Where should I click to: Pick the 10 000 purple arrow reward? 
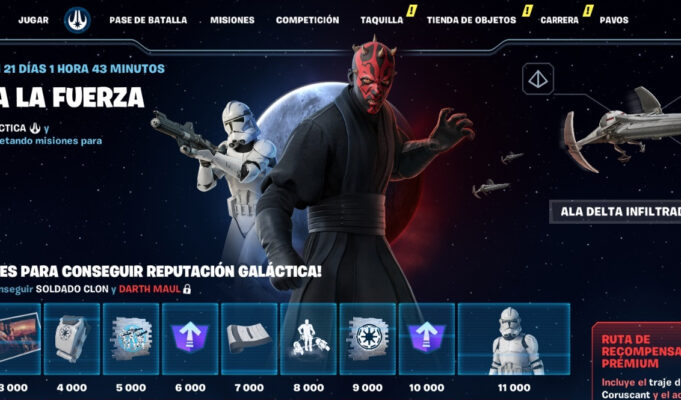pyautogui.click(x=427, y=339)
